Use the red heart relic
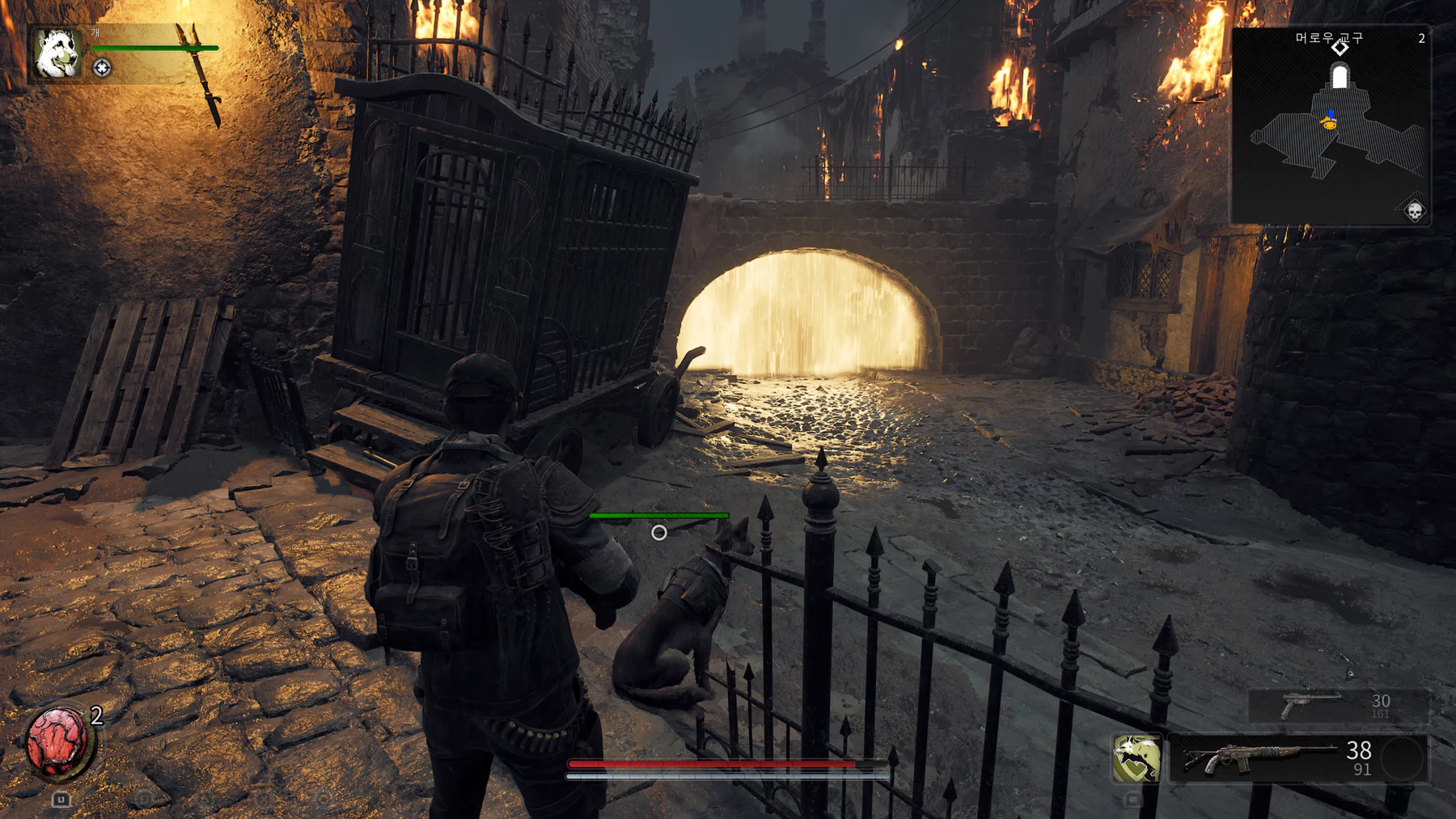The height and width of the screenshot is (819, 1456). 57,740
